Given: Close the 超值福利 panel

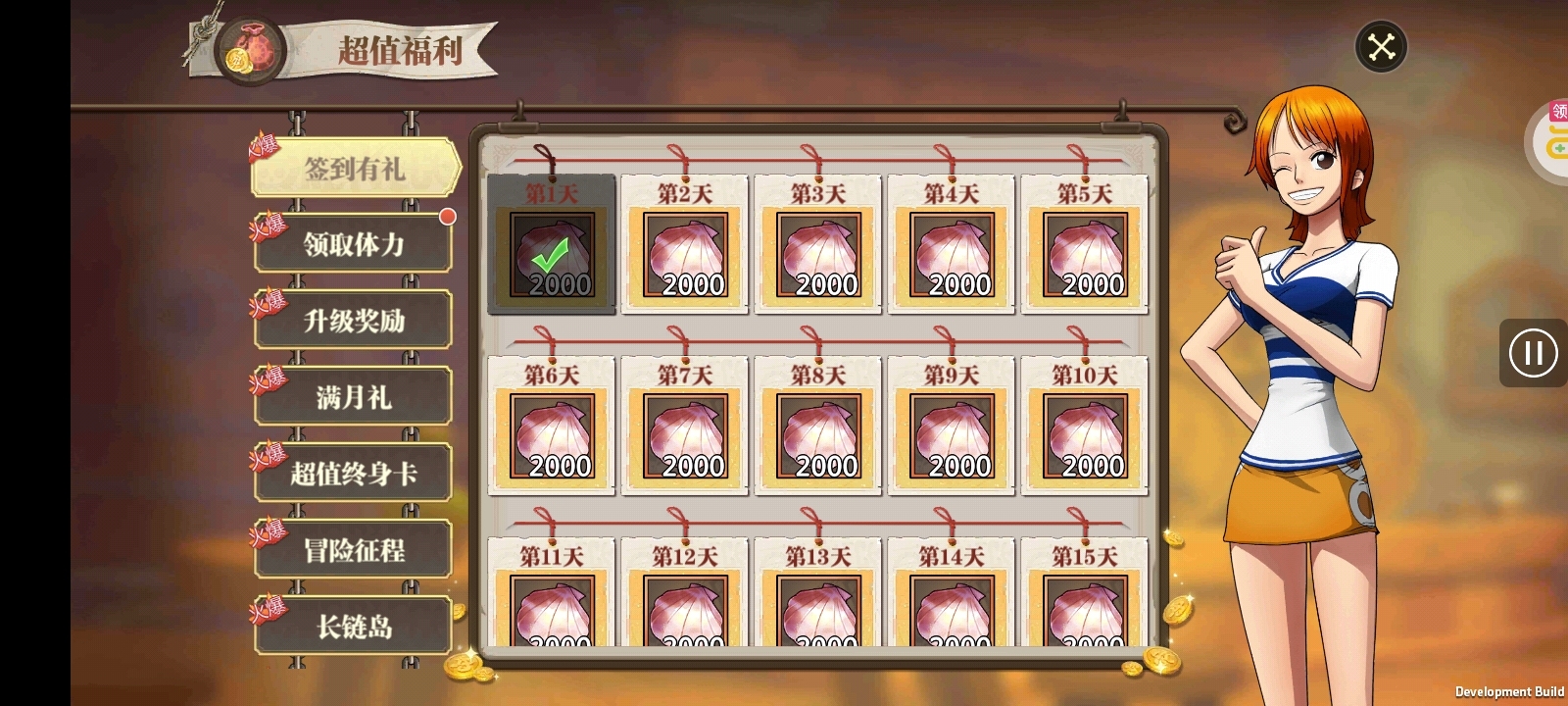Looking at the screenshot, I should pyautogui.click(x=1382, y=45).
